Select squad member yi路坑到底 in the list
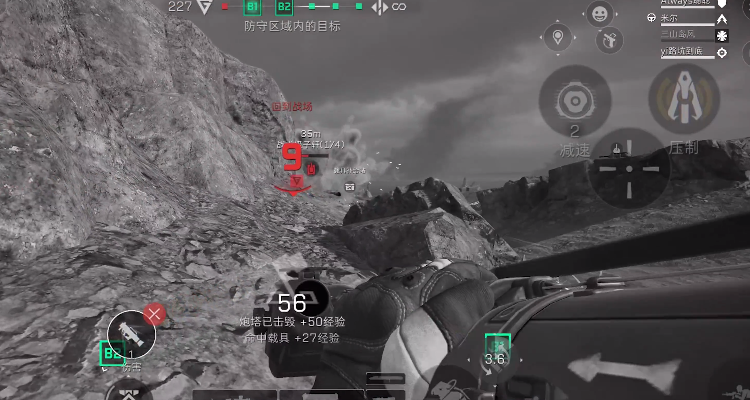750x400 pixels. (687, 50)
